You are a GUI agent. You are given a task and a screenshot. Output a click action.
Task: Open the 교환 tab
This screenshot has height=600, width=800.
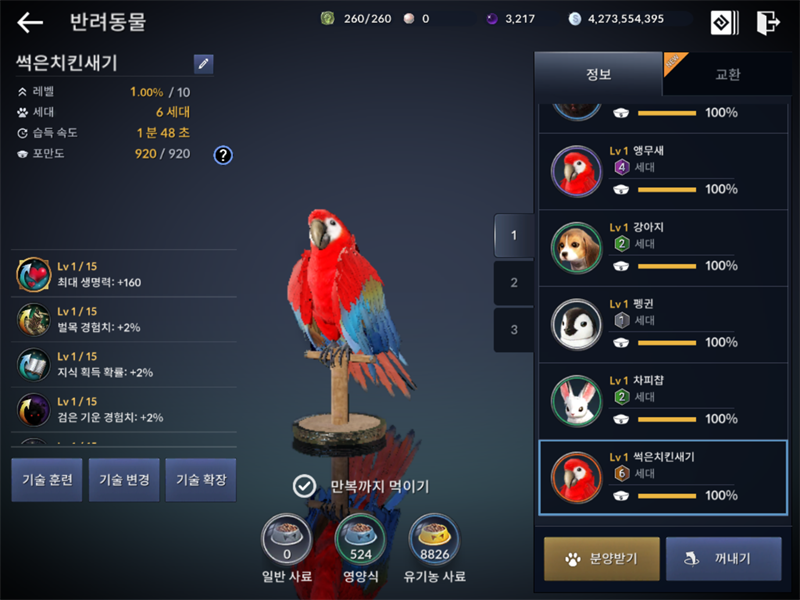(x=727, y=74)
